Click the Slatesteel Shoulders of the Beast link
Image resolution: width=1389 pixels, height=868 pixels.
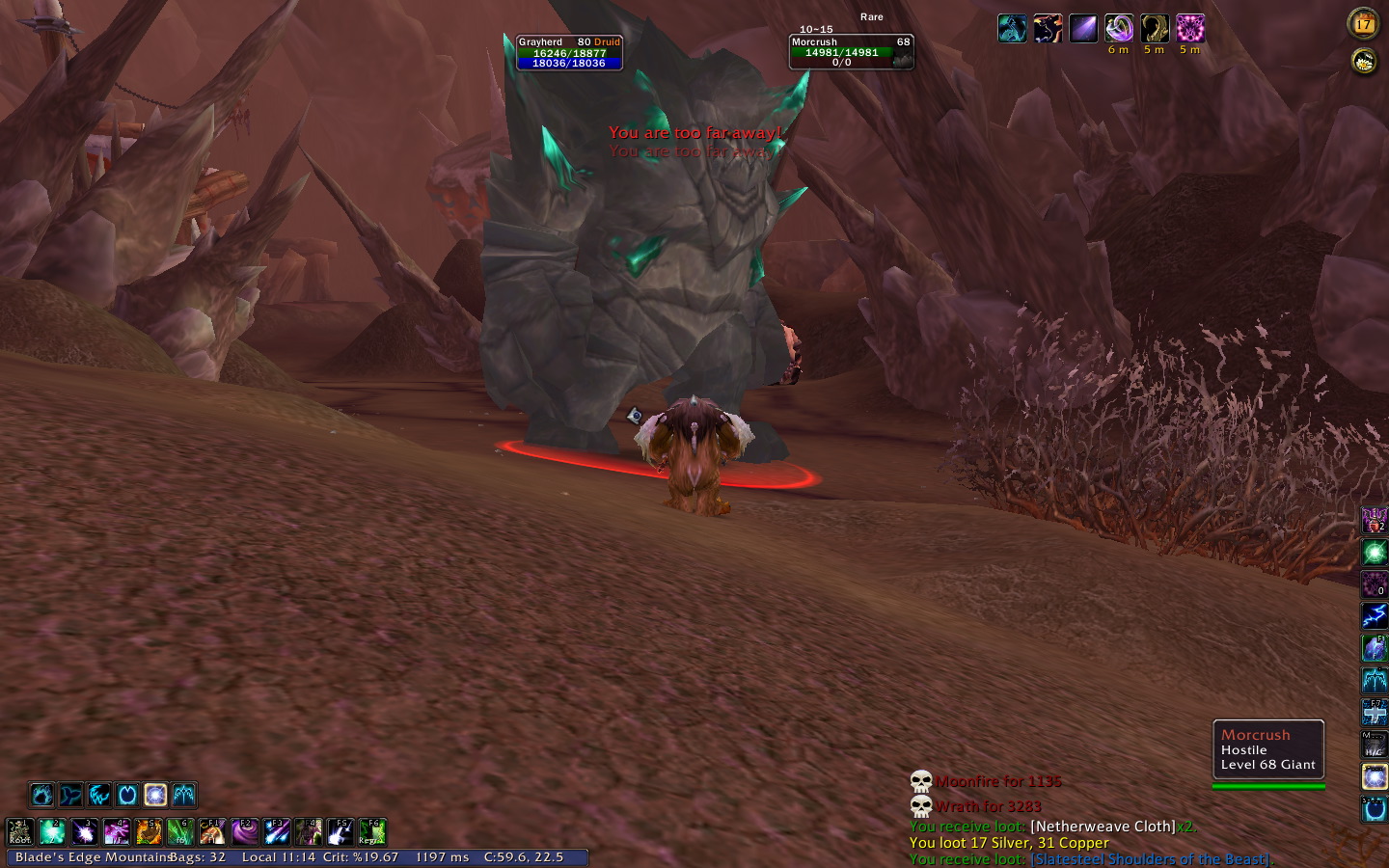1151,858
